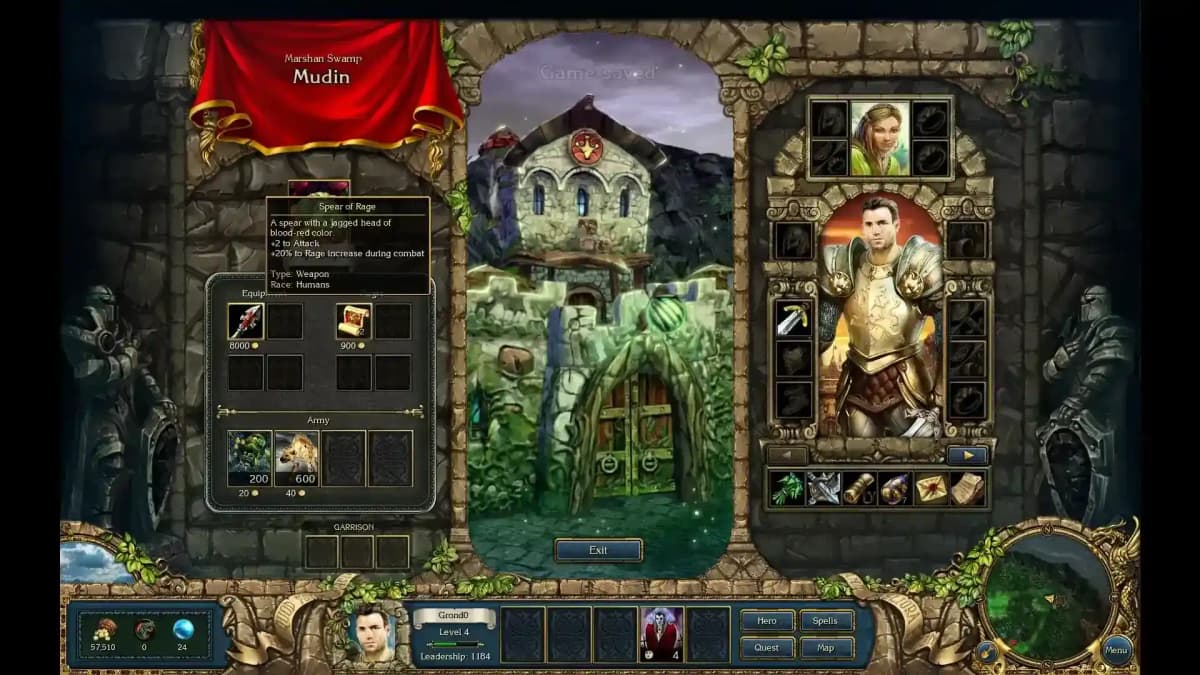Show the next inventory page with the arrow
Image resolution: width=1200 pixels, height=675 pixels.
[967, 455]
